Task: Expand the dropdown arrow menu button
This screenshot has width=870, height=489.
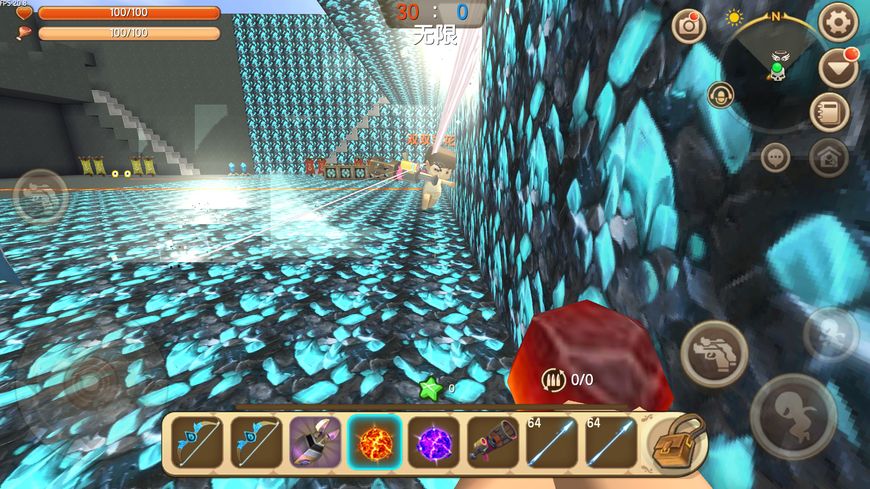Action: (x=838, y=68)
